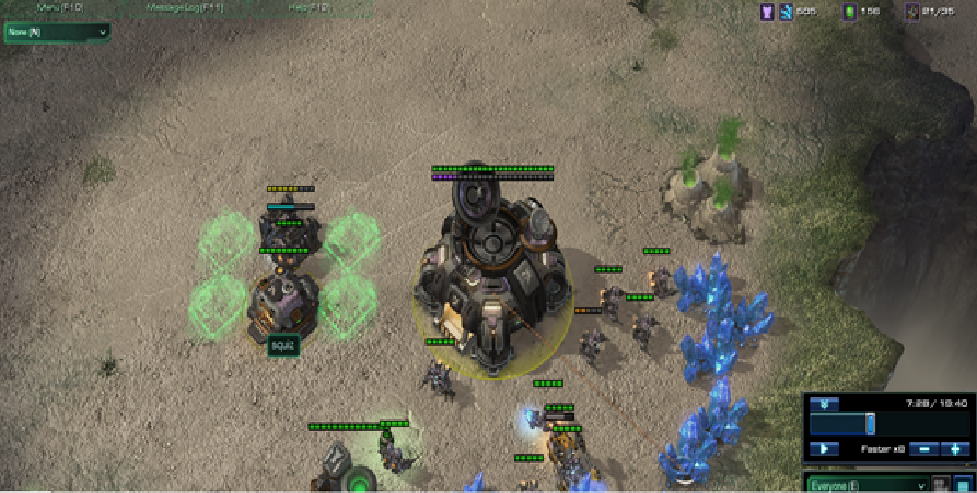Open the Message Log (F11)
Viewport: 977px width, 493px height.
click(x=183, y=7)
